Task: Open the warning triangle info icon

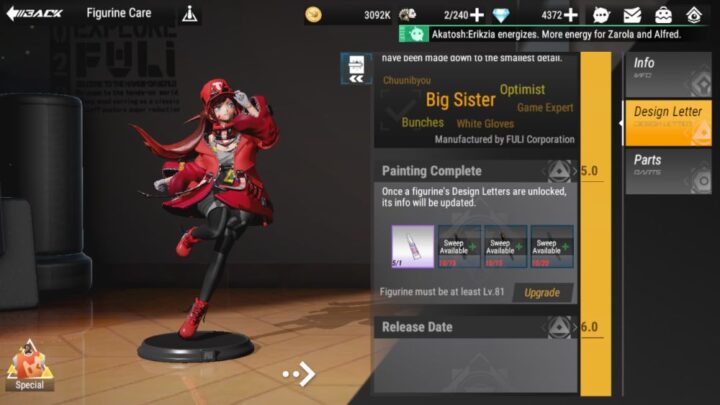Action: tap(190, 15)
